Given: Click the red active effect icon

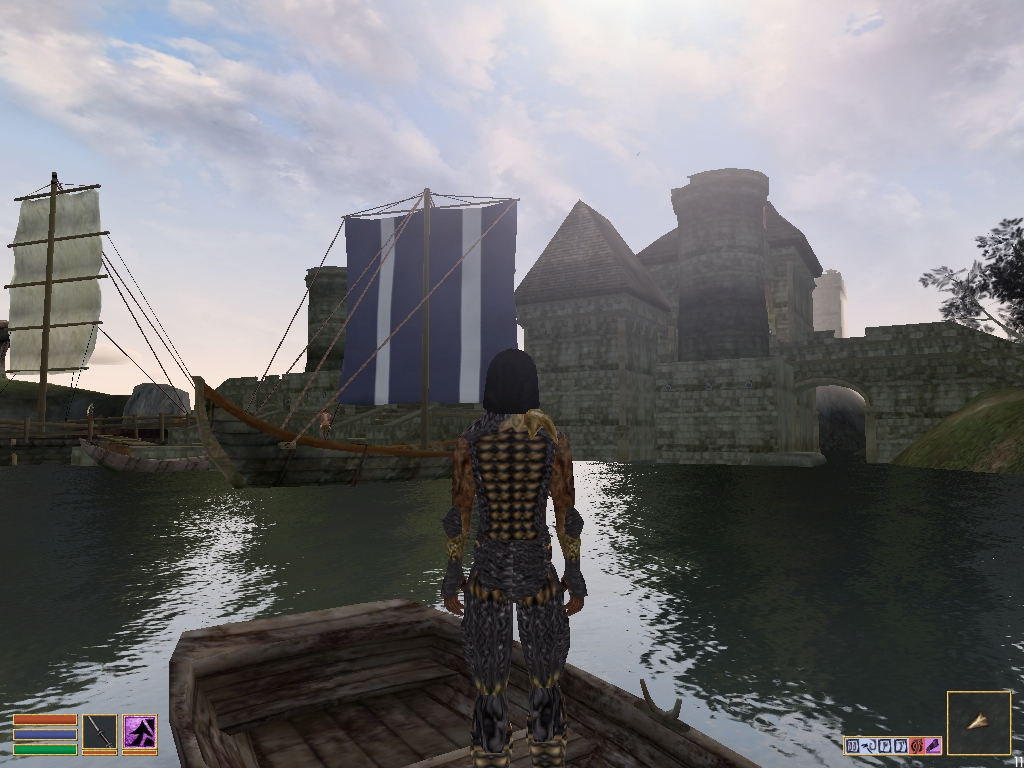Looking at the screenshot, I should click(916, 745).
